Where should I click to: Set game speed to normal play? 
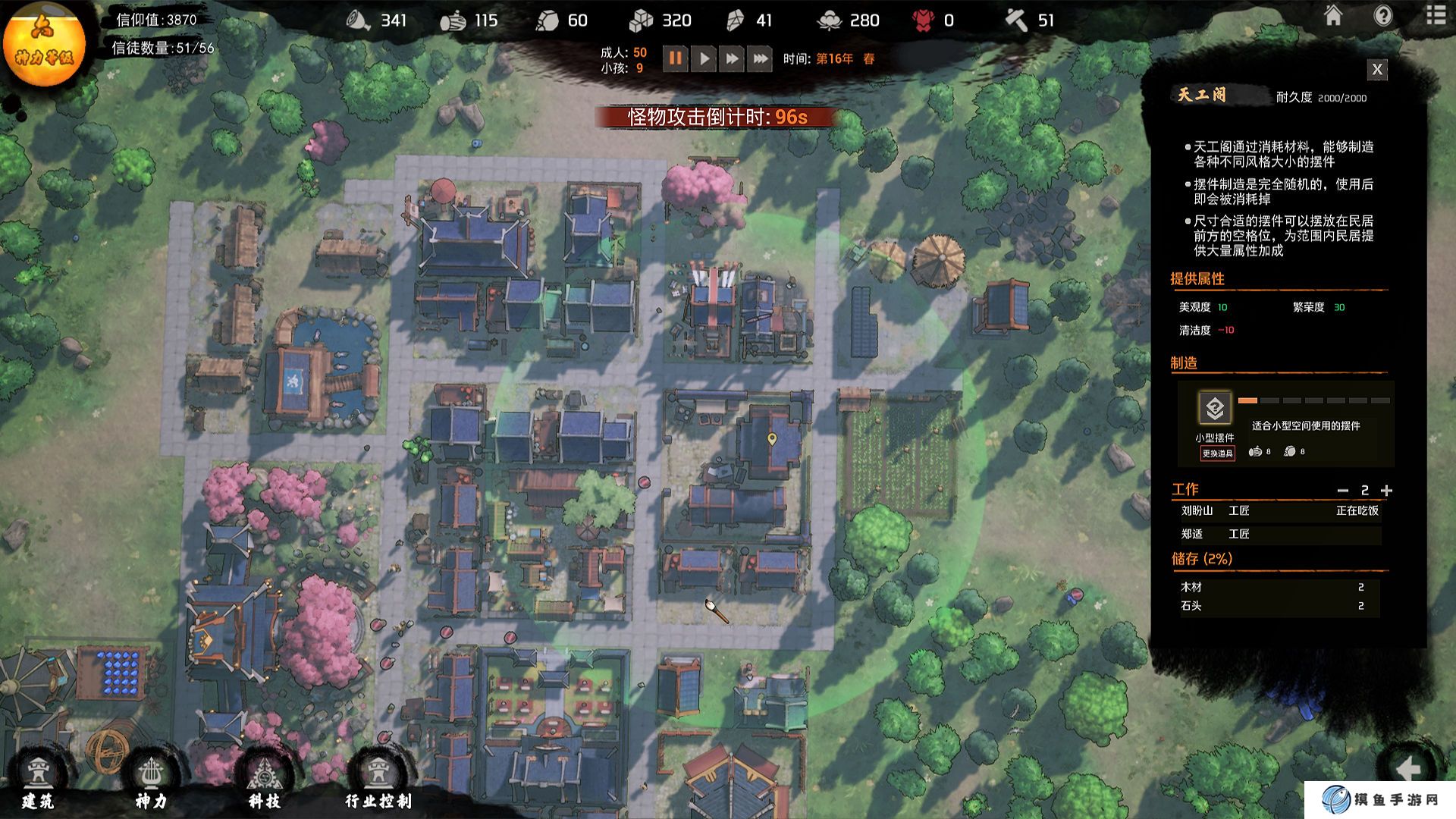point(704,58)
